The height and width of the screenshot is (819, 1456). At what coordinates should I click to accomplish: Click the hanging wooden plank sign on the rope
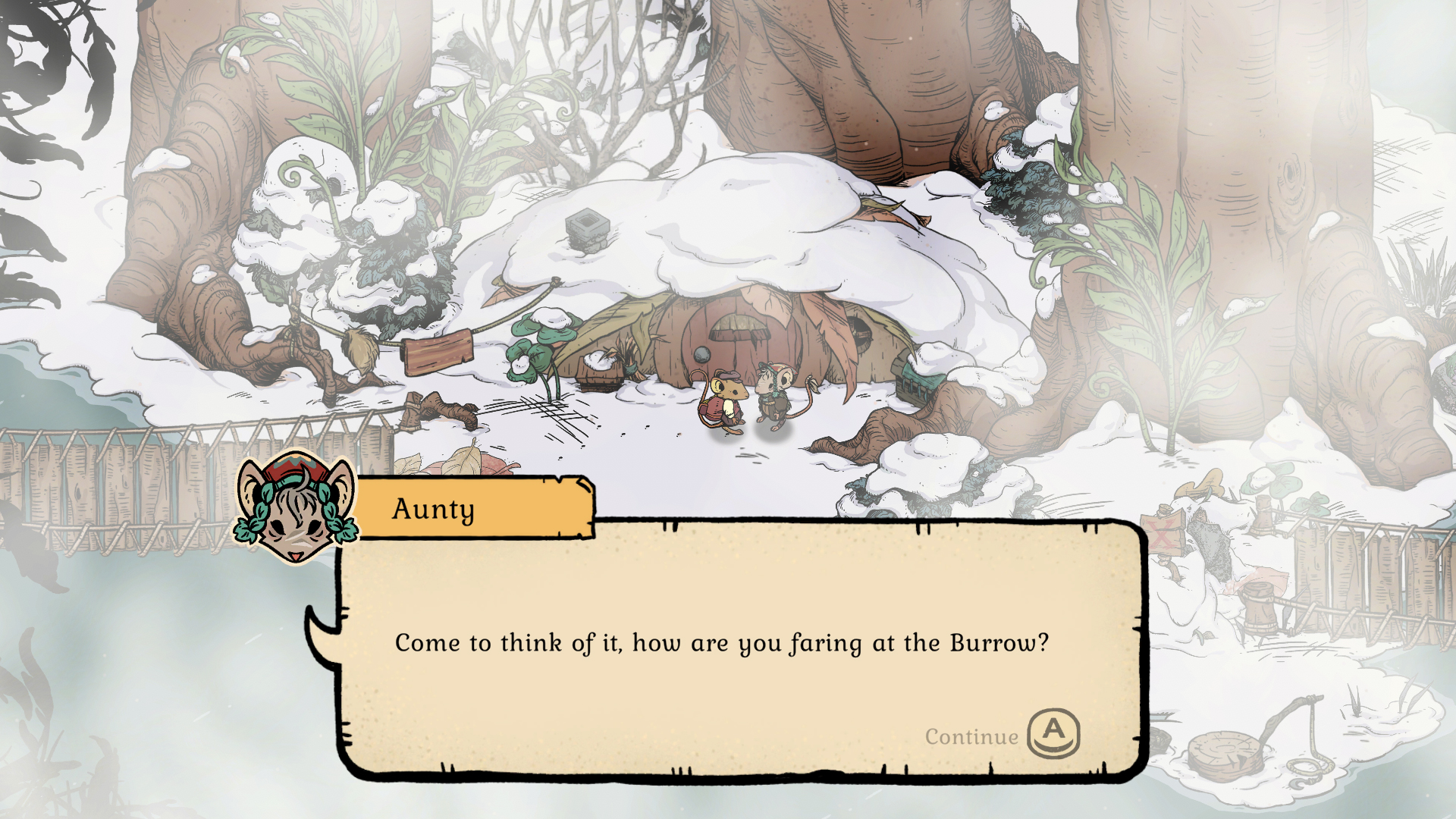pyautogui.click(x=440, y=353)
